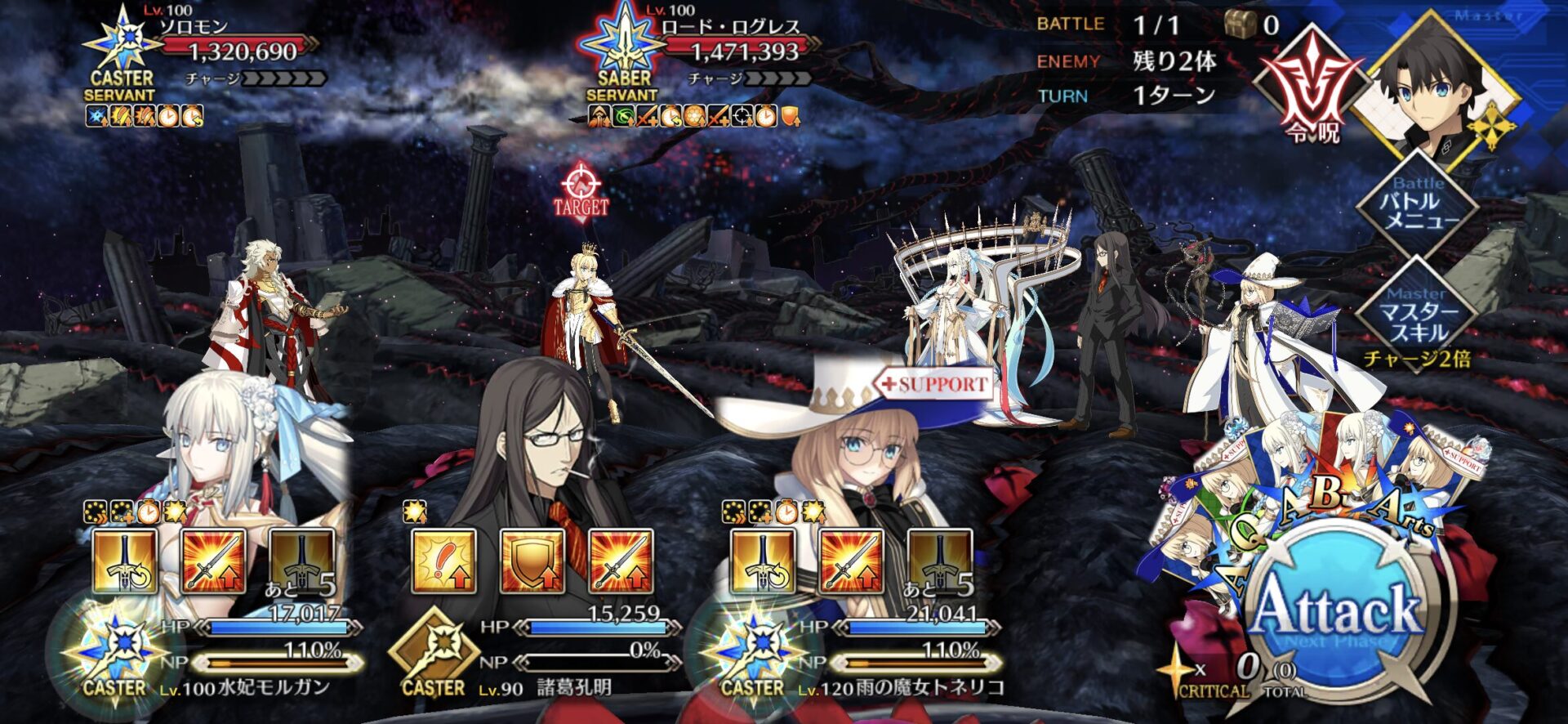This screenshot has width=1568, height=724.
Task: Activate Aqua Morgan's sword attack-up skill
Action: tap(213, 561)
